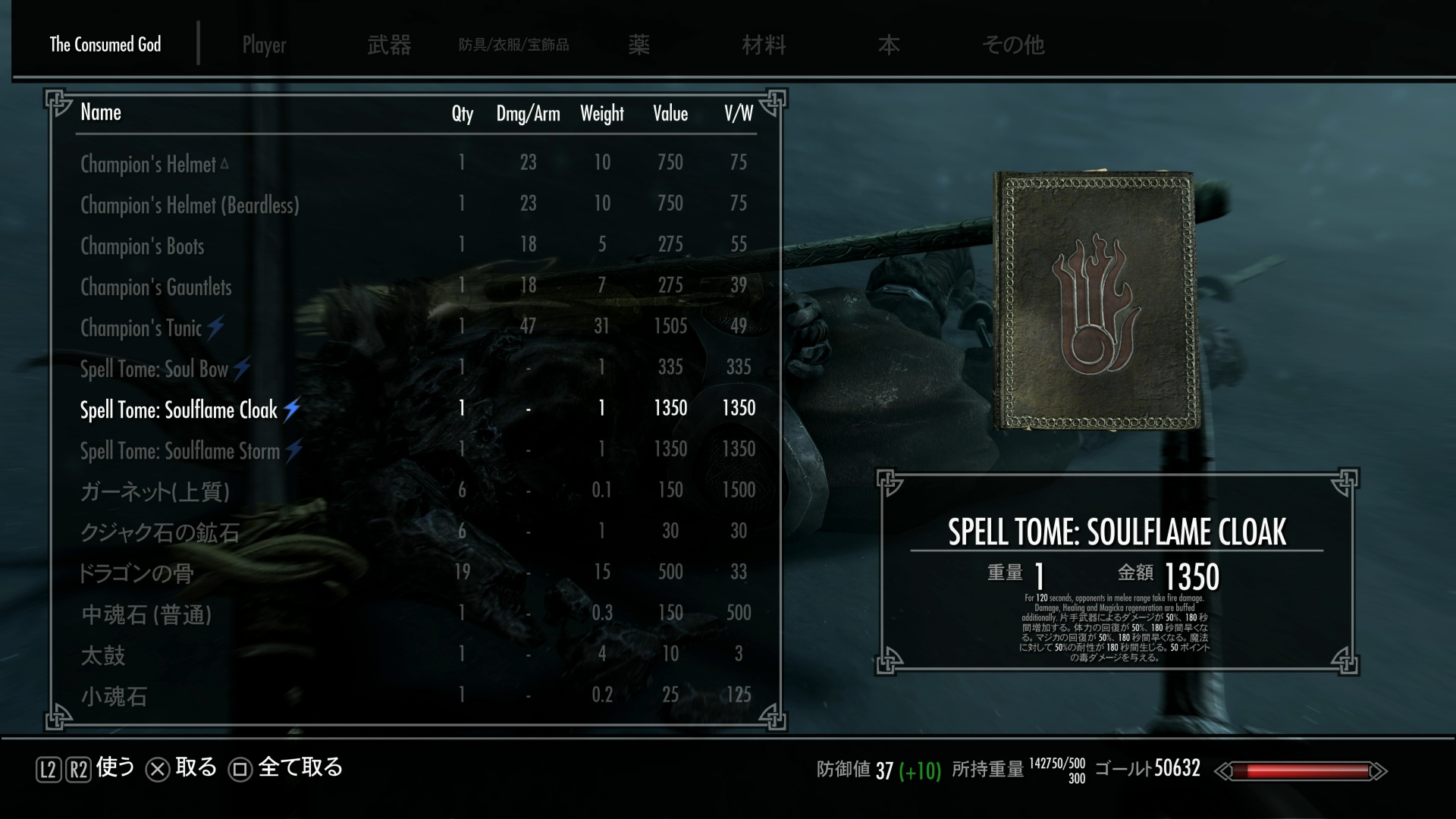Sort the list by Value column

[670, 114]
